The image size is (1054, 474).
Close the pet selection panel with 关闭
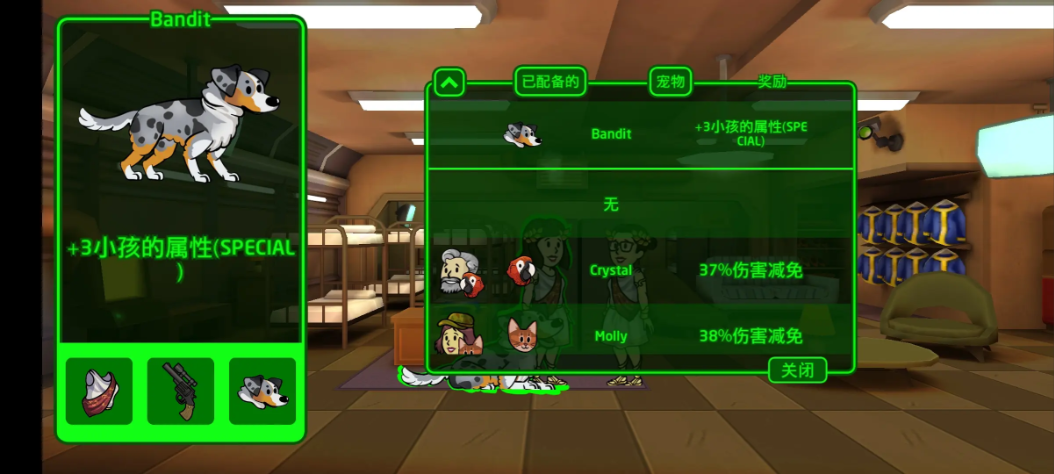click(797, 370)
